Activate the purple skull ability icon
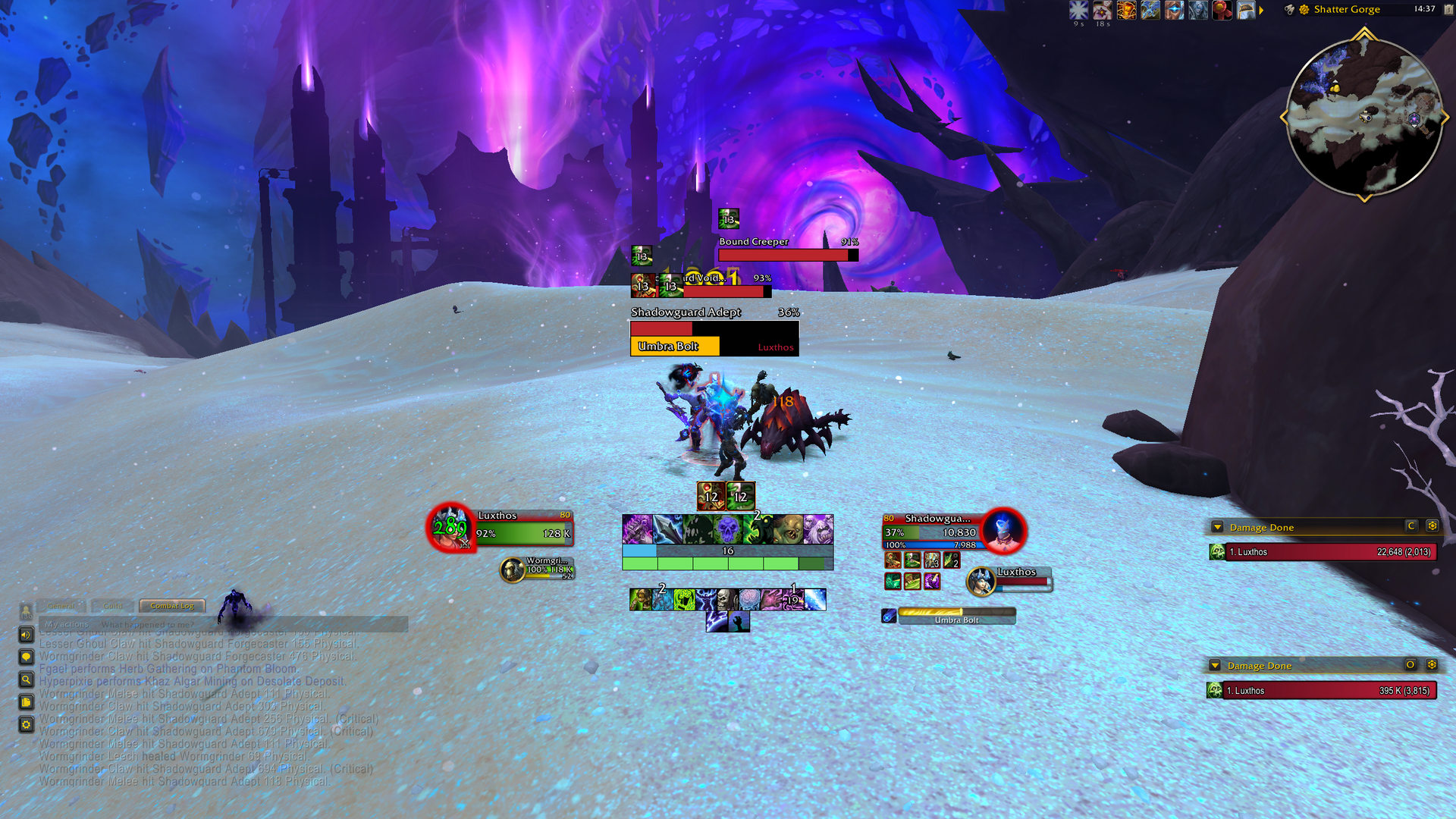 coord(727,529)
